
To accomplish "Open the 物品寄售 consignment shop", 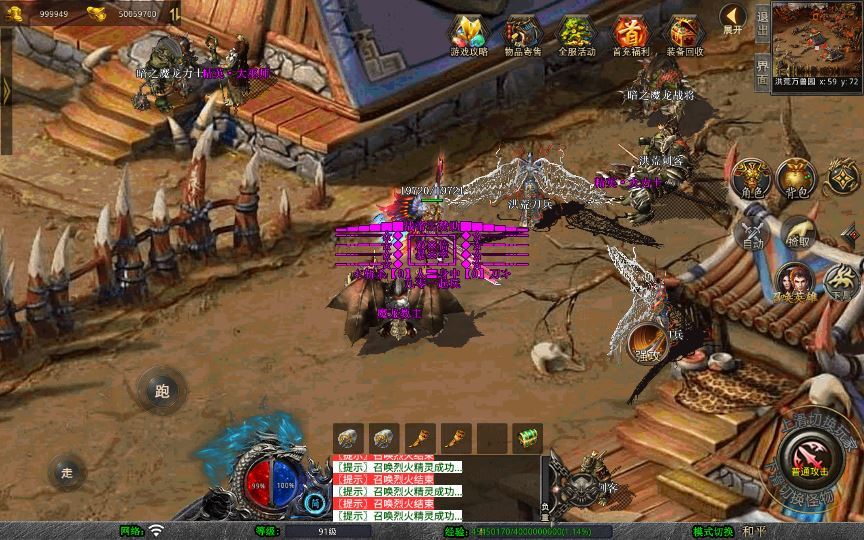I will 522,34.
